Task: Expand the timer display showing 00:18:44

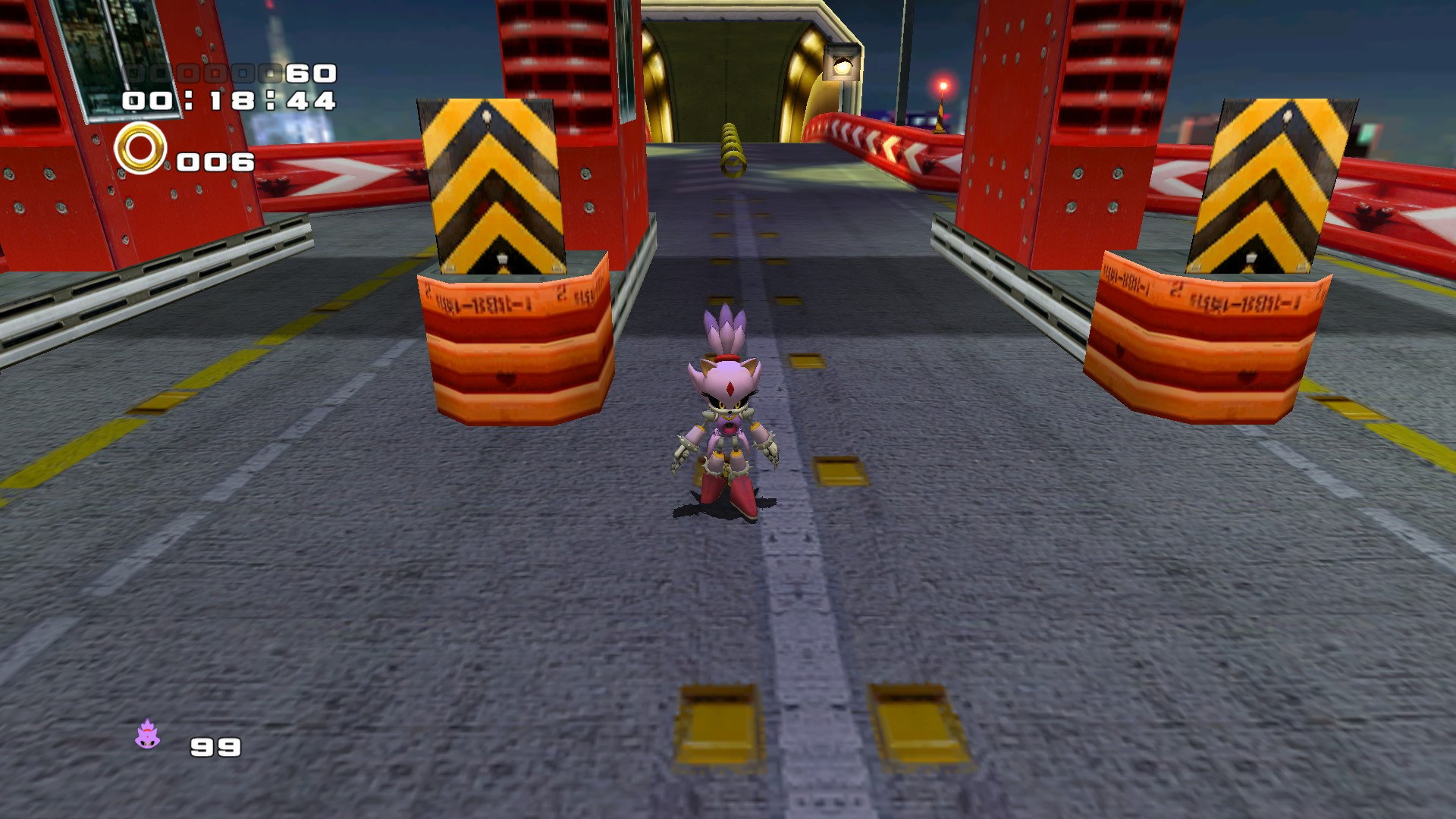Action: click(x=227, y=102)
